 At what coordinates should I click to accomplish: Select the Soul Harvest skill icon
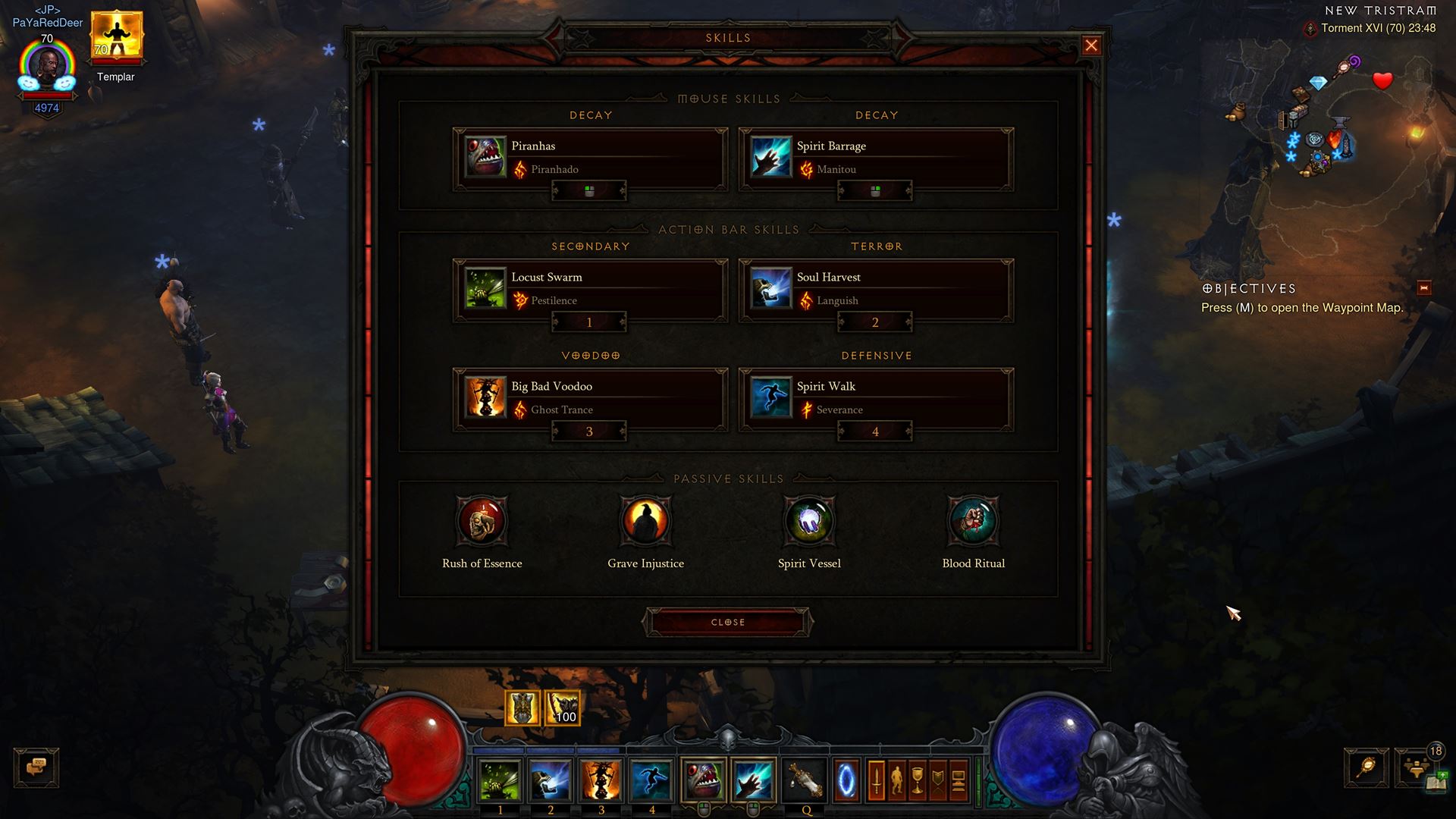point(770,287)
